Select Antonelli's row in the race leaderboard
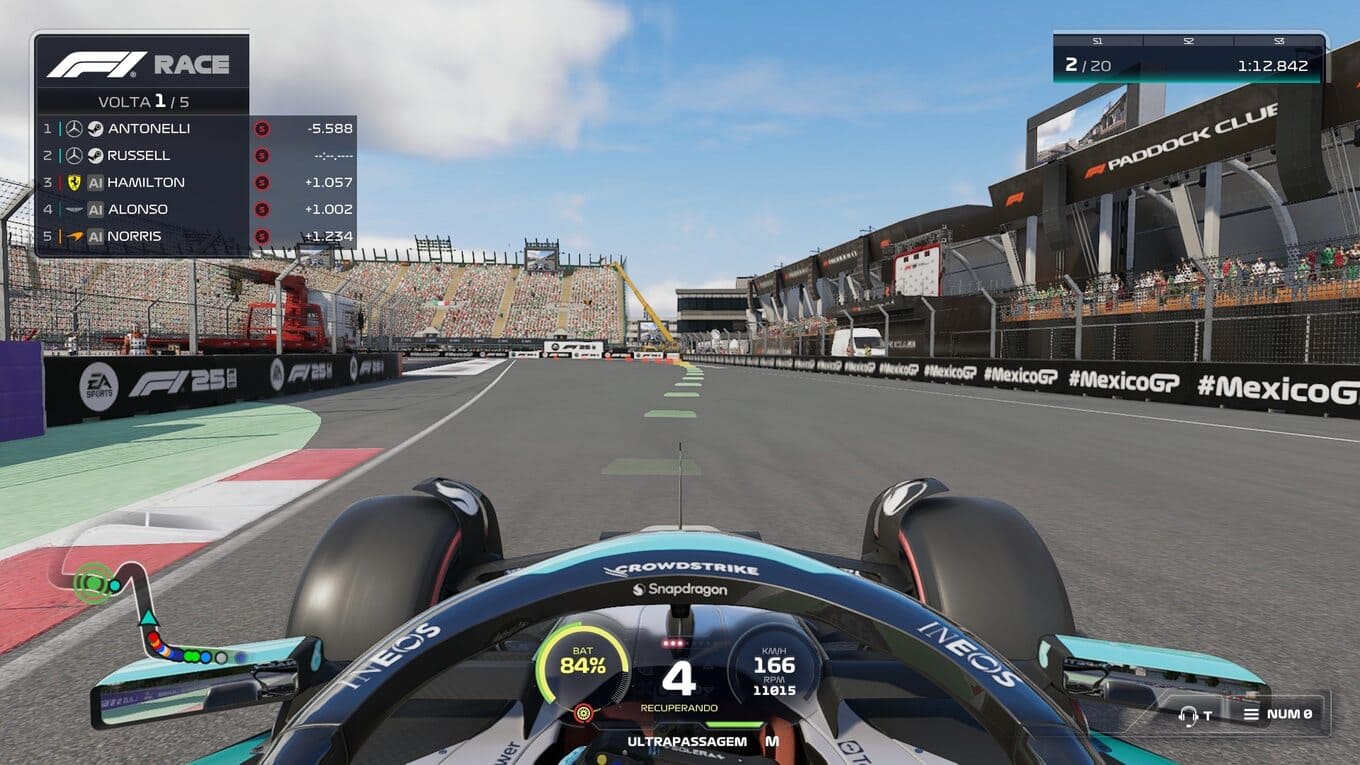 148,128
